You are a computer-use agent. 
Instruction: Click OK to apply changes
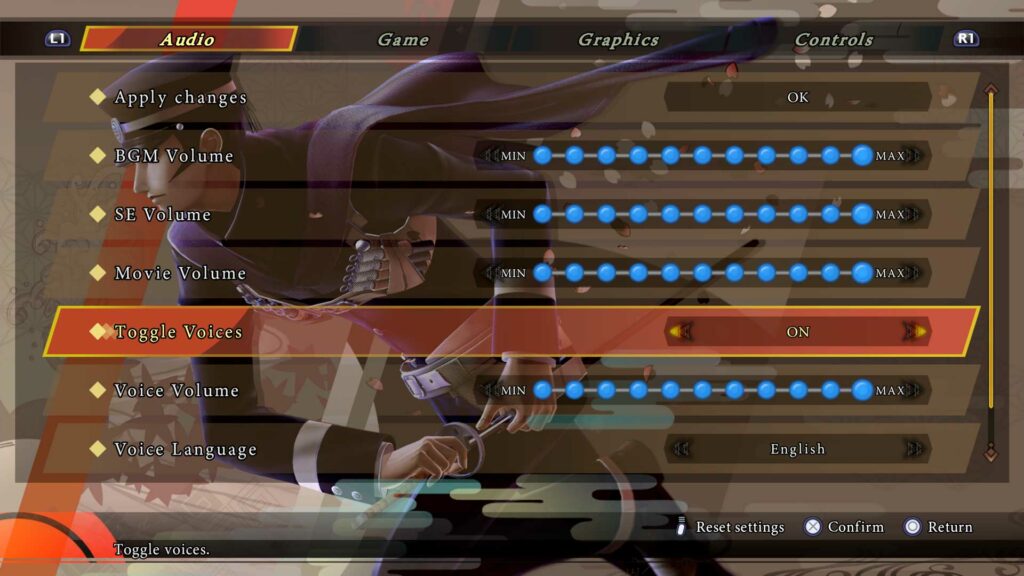pos(797,97)
